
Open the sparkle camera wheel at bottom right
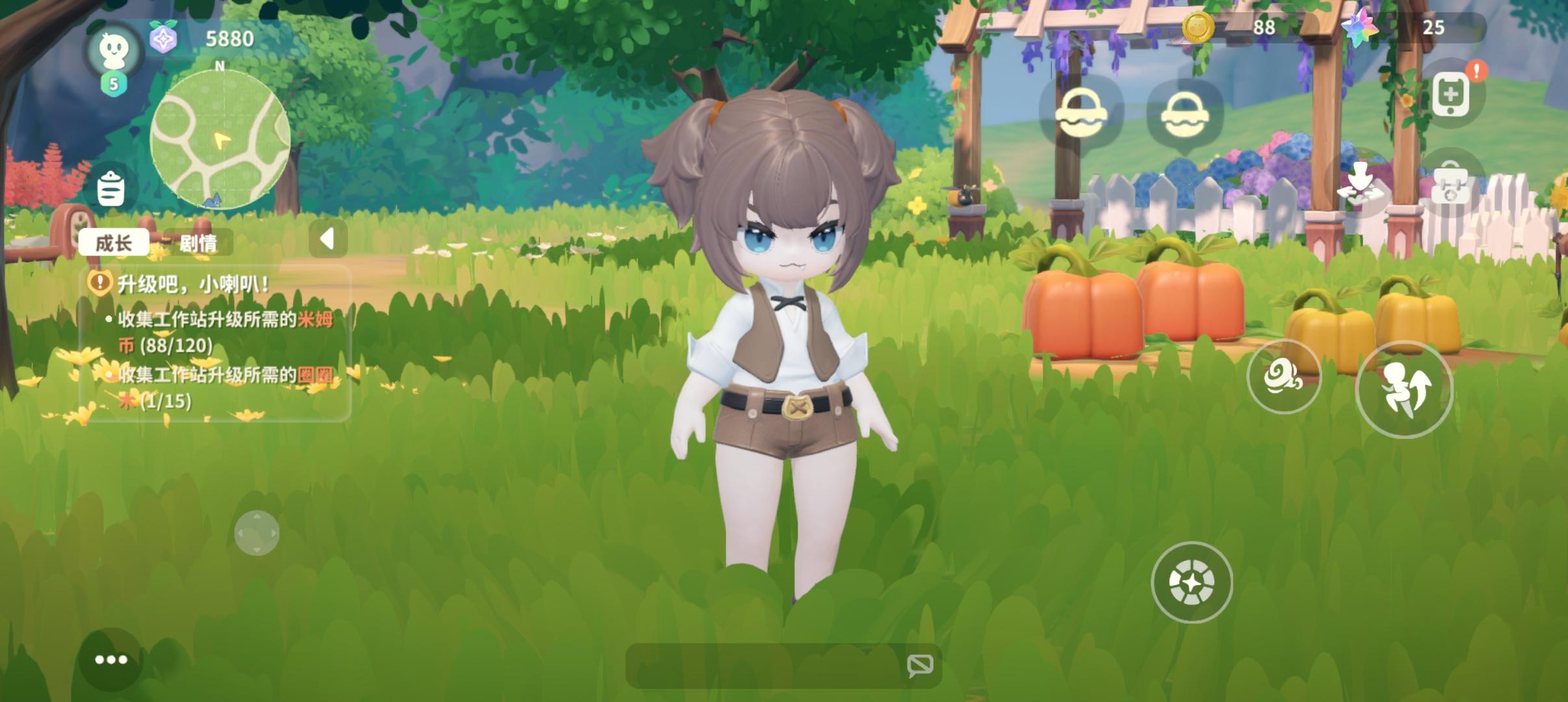point(1192,582)
